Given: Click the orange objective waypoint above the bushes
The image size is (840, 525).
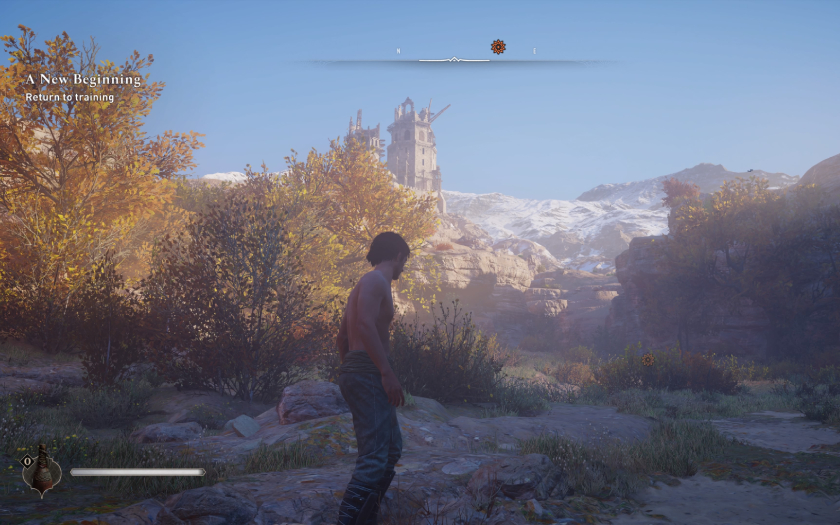Looking at the screenshot, I should [x=647, y=359].
